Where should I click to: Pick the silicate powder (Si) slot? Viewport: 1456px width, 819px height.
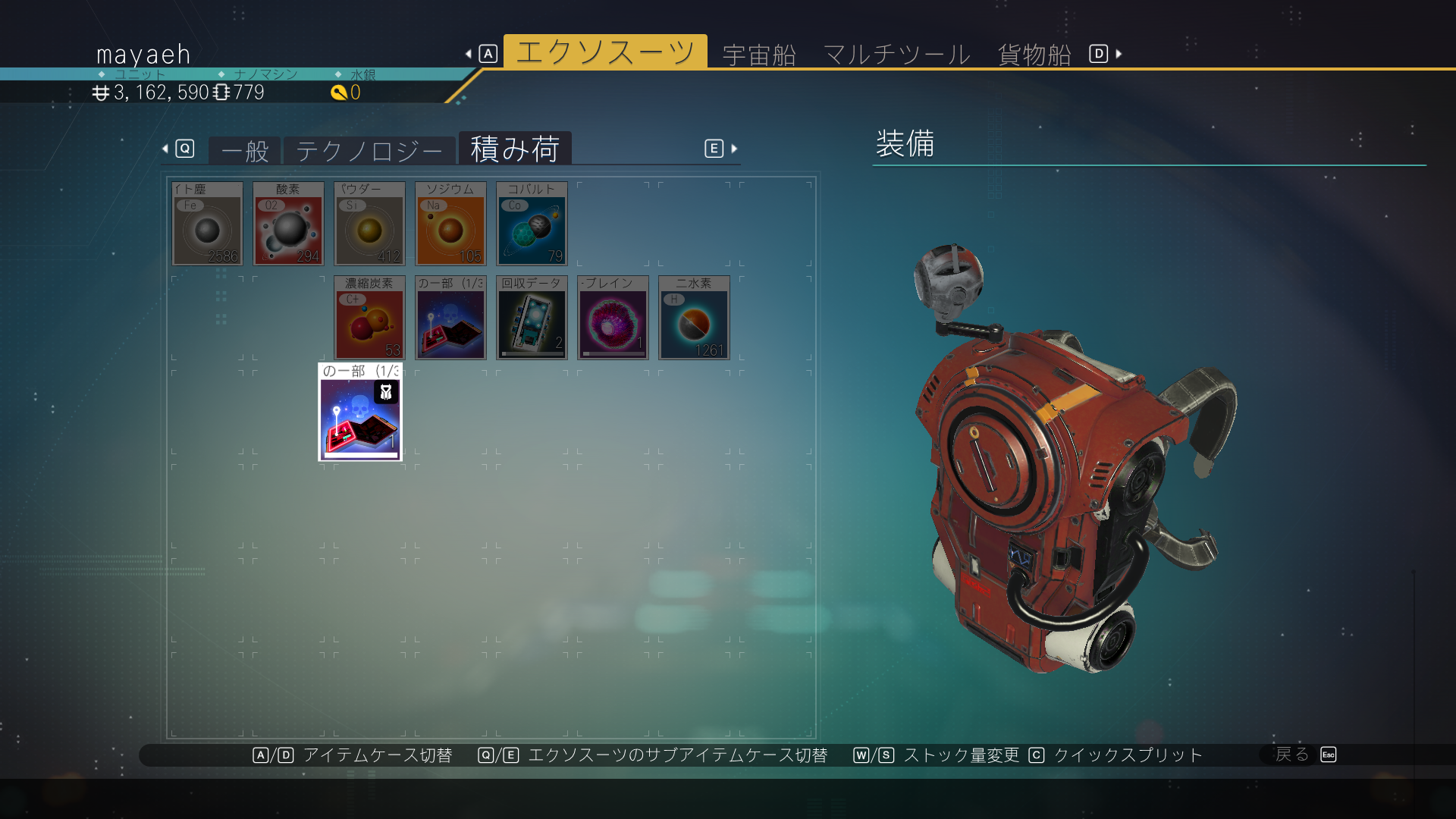pos(369,224)
